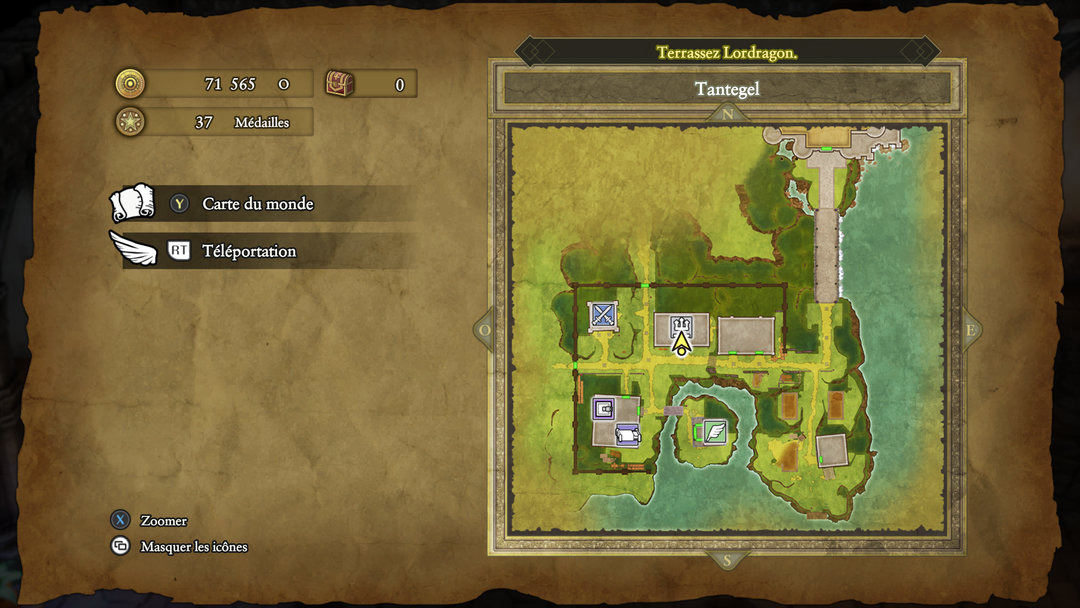The height and width of the screenshot is (608, 1080).
Task: Hide map icons with Masquer les icônes
Action: point(193,547)
